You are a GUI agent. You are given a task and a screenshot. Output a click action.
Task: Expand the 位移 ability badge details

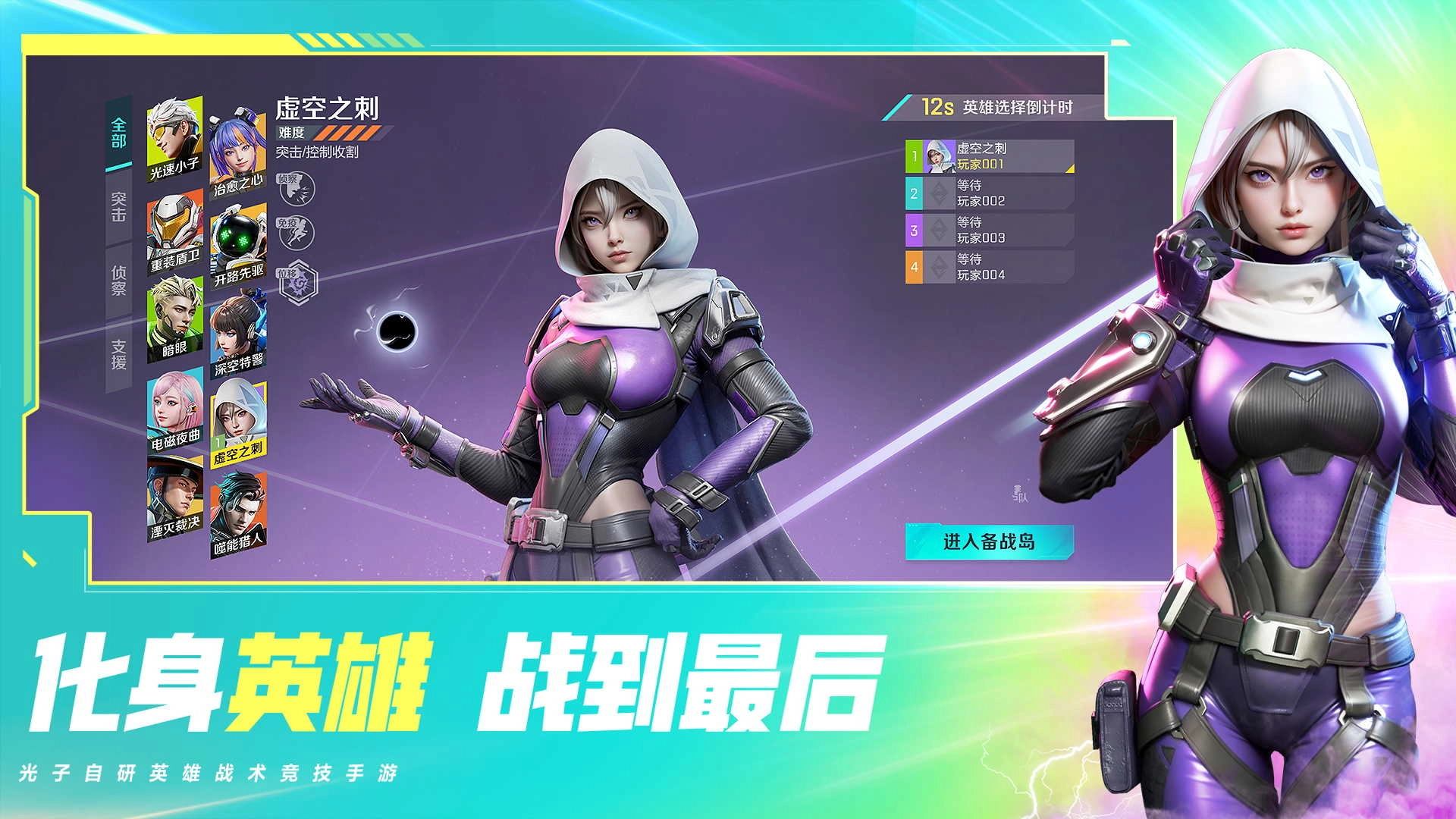click(300, 281)
